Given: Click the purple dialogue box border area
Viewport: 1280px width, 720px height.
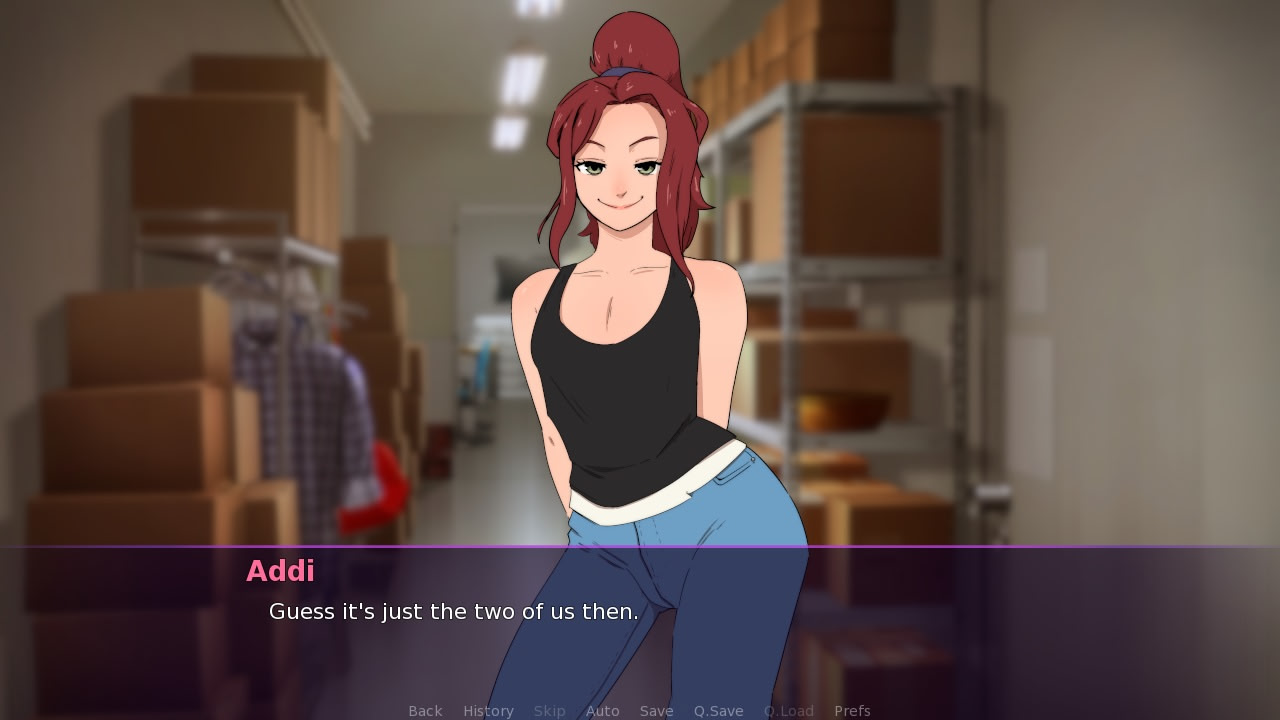Looking at the screenshot, I should click(x=640, y=547).
